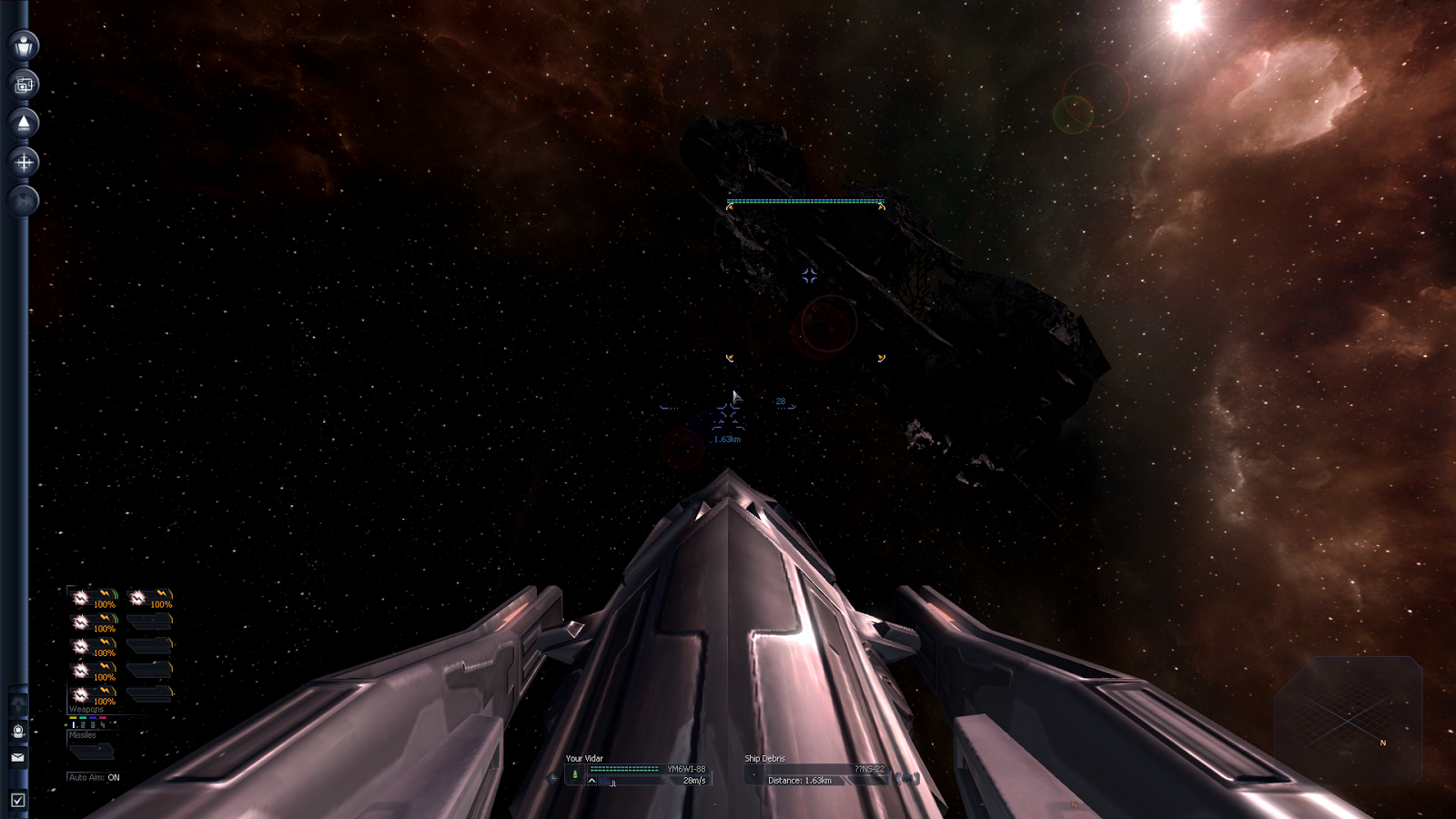Image resolution: width=1456 pixels, height=819 pixels.
Task: Click the upward triangle sidebar button
Action: click(x=24, y=123)
